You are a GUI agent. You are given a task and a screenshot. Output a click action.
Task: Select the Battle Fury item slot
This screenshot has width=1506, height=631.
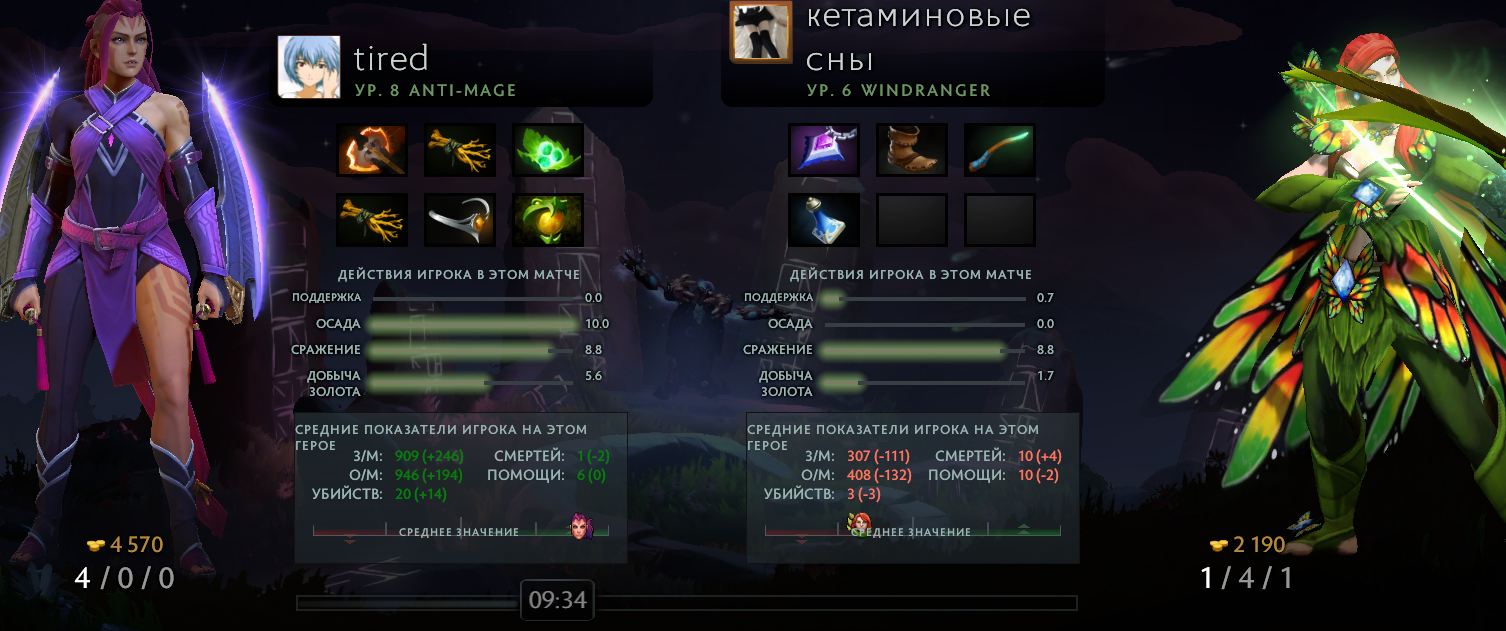pyautogui.click(x=372, y=150)
